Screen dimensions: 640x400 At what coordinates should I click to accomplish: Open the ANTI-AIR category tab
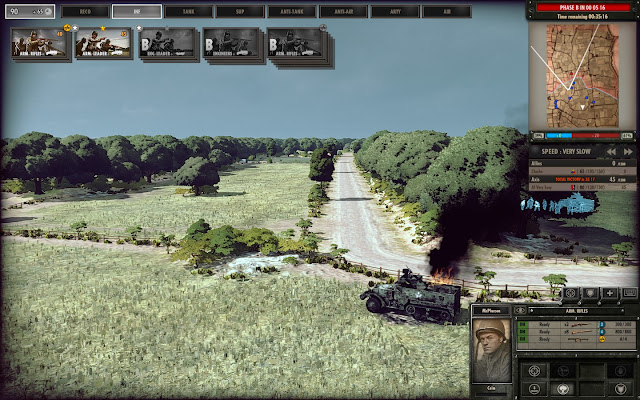(343, 12)
